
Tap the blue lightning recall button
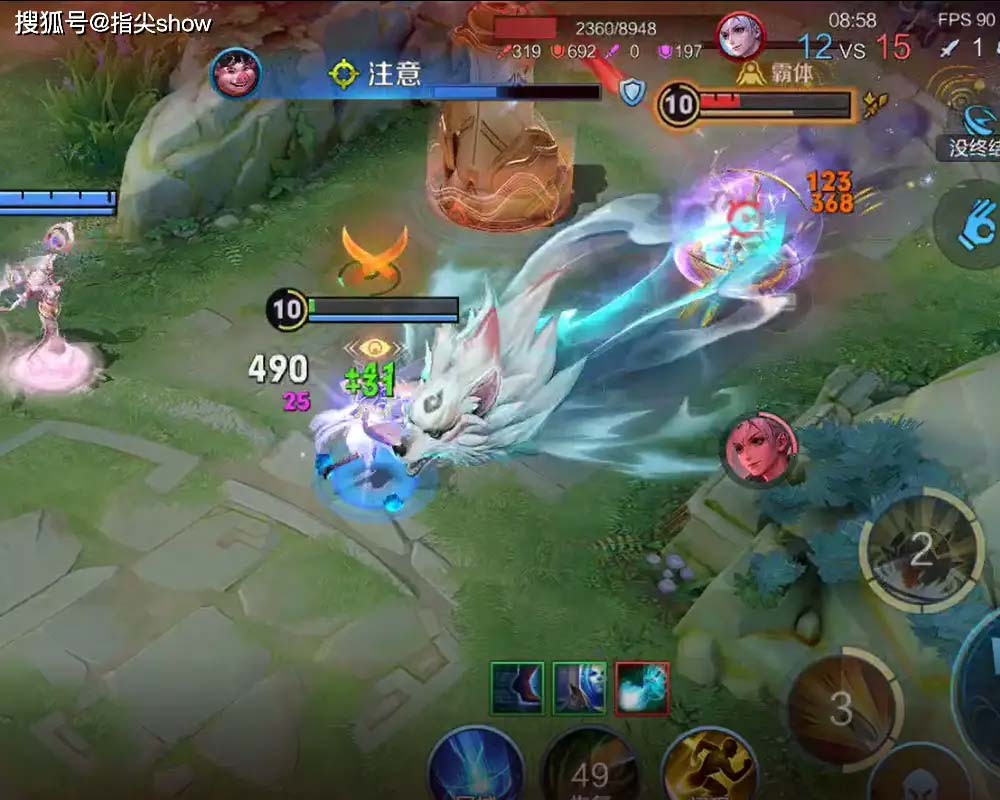tap(477, 771)
